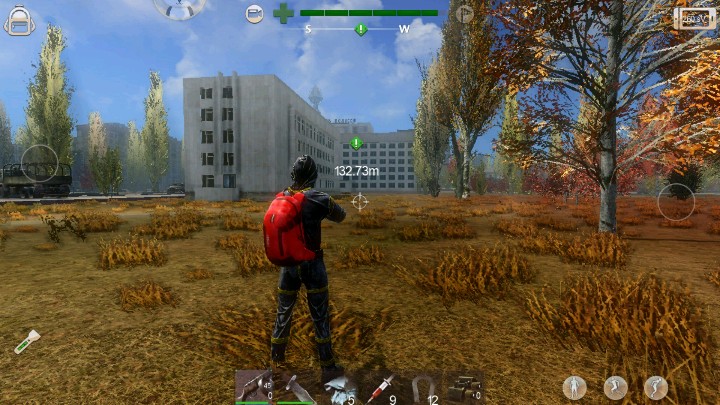Toggle the flashlight icon
Image resolution: width=720 pixels, height=405 pixels.
(27, 341)
